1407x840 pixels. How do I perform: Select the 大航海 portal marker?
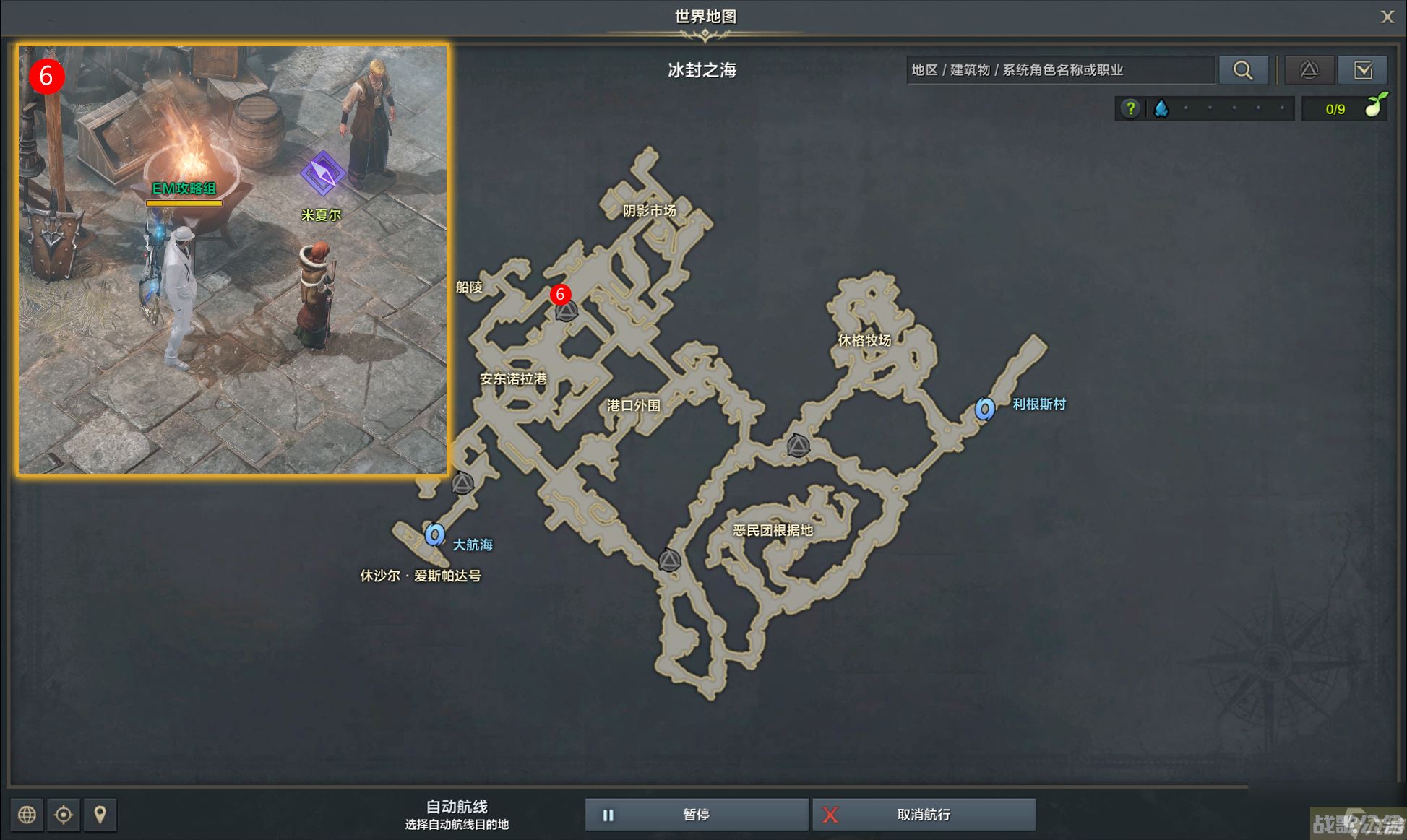coord(434,534)
